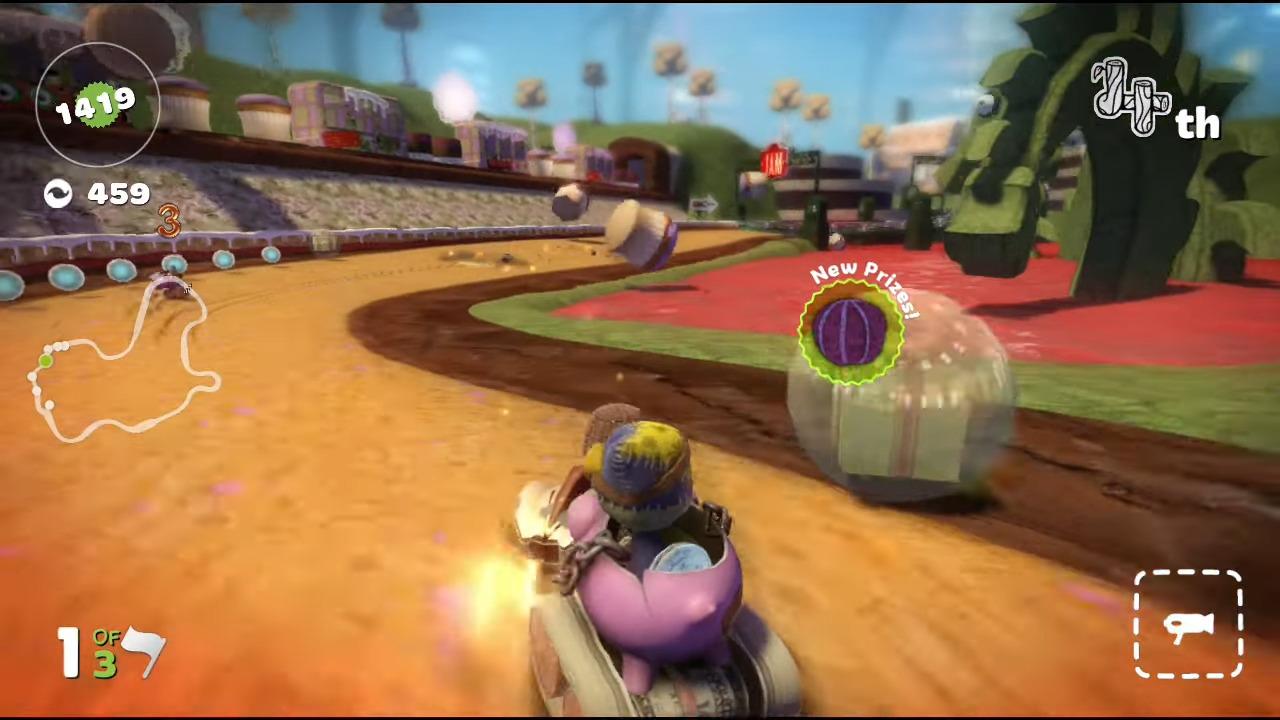Screen dimensions: 1280x720
Task: Select the green starting point marker on minimap
Action: pyautogui.click(x=45, y=360)
